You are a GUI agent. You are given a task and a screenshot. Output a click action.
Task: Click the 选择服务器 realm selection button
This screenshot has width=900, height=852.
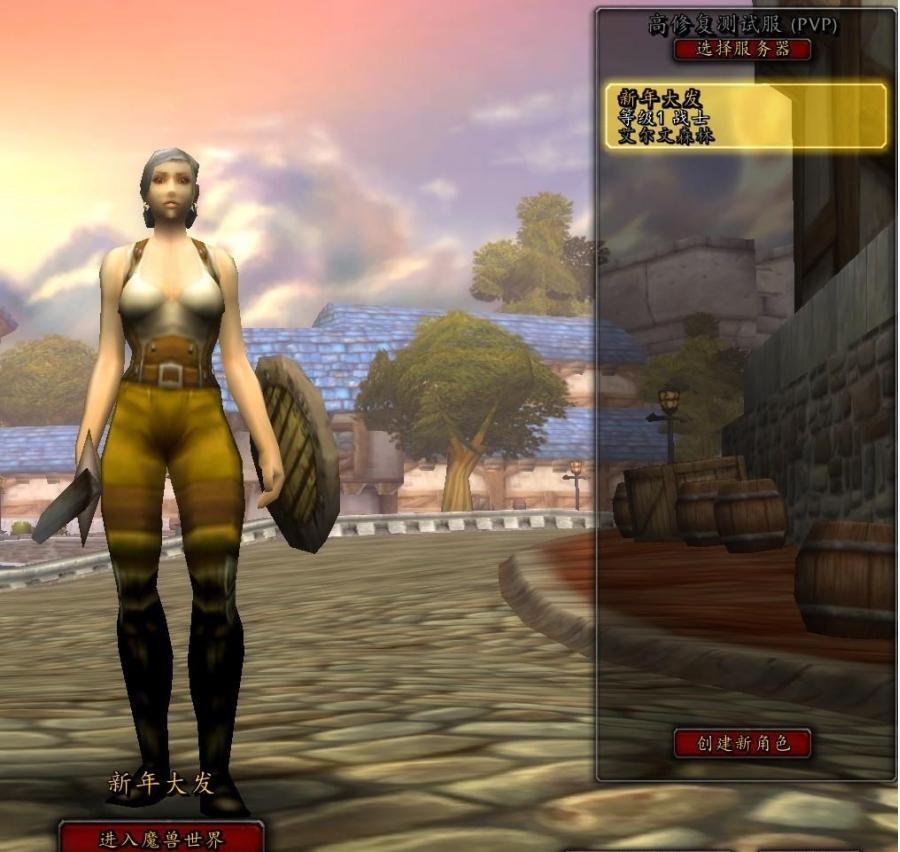[742, 49]
